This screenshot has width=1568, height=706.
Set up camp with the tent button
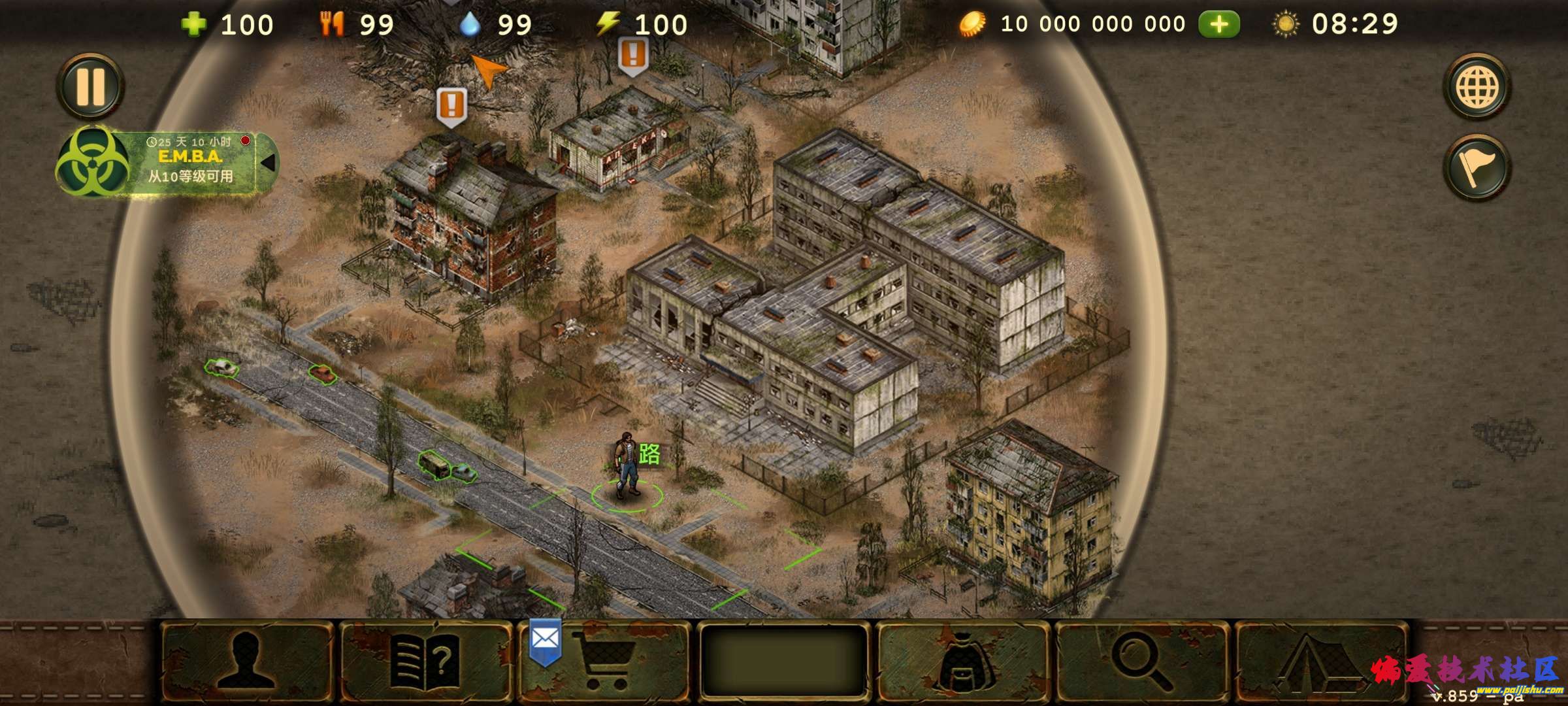click(1320, 662)
